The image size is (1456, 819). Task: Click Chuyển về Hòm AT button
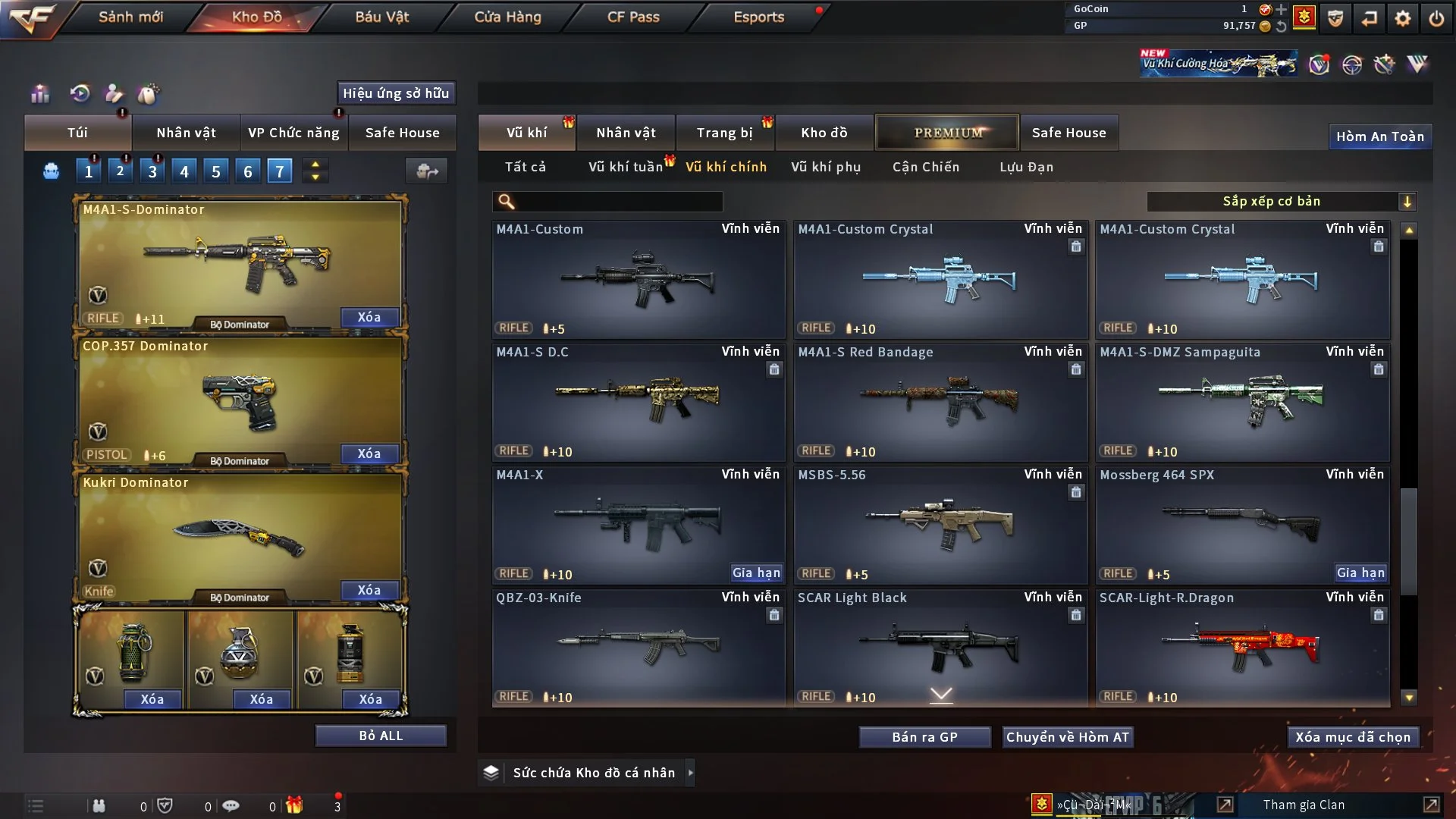1067,737
